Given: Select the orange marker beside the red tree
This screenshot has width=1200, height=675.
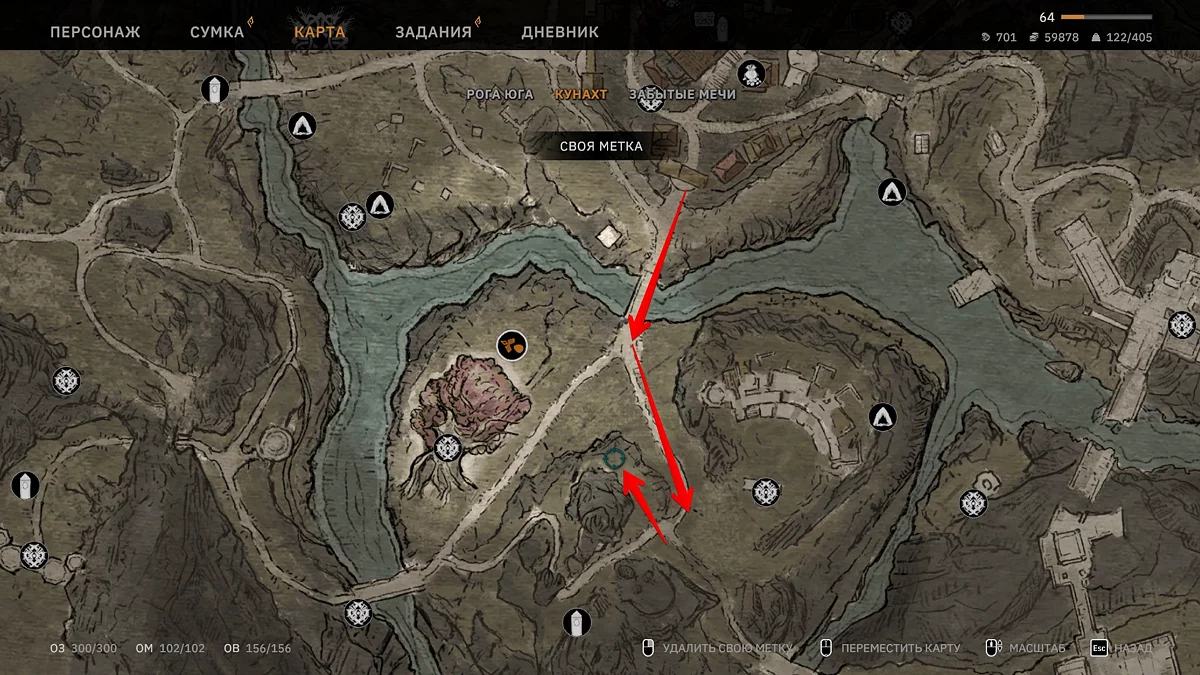Looking at the screenshot, I should (x=512, y=346).
